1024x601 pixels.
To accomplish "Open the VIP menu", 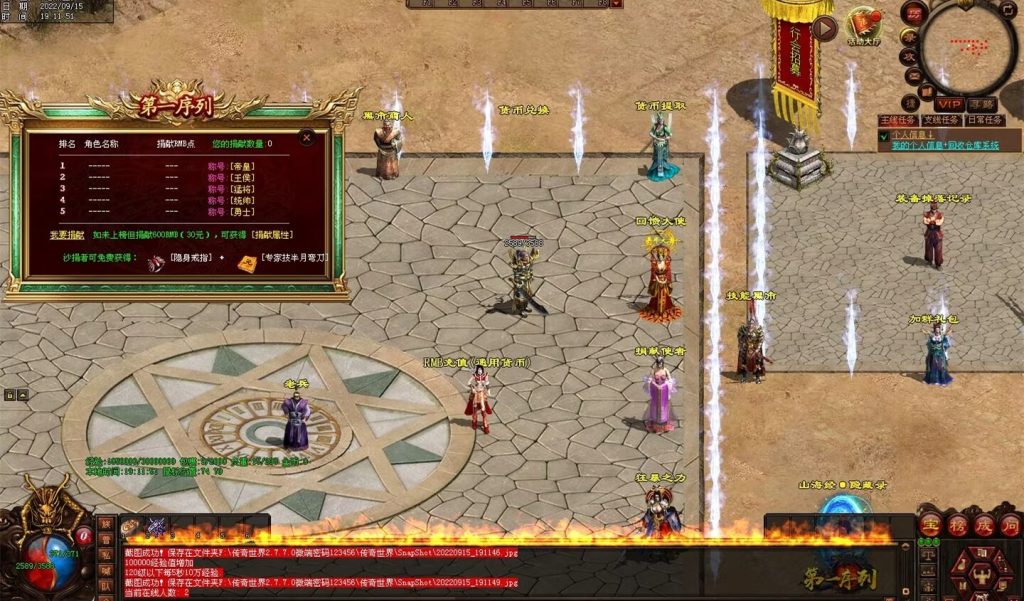I will [x=948, y=104].
